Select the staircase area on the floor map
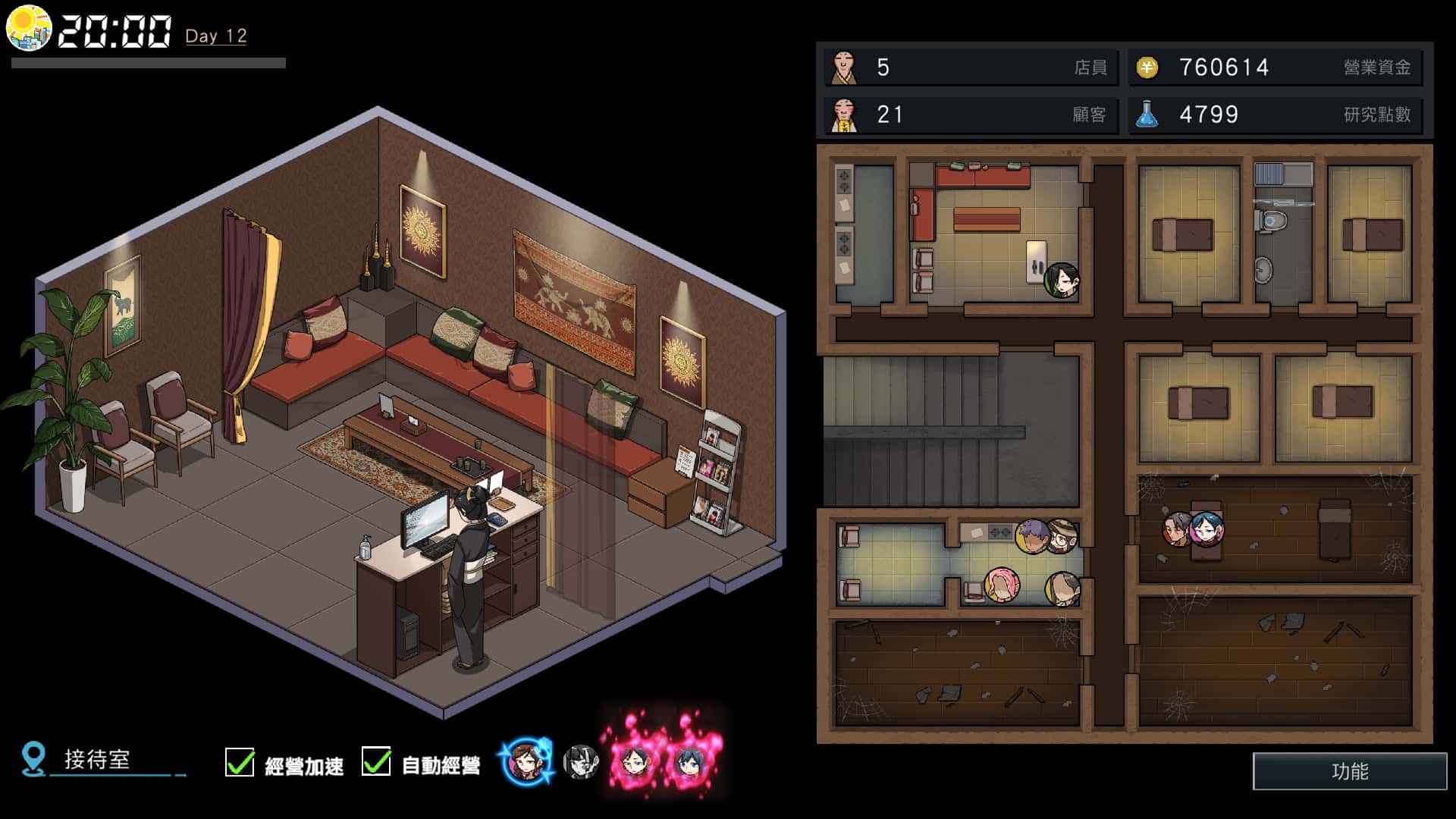Image resolution: width=1456 pixels, height=819 pixels. pos(950,431)
